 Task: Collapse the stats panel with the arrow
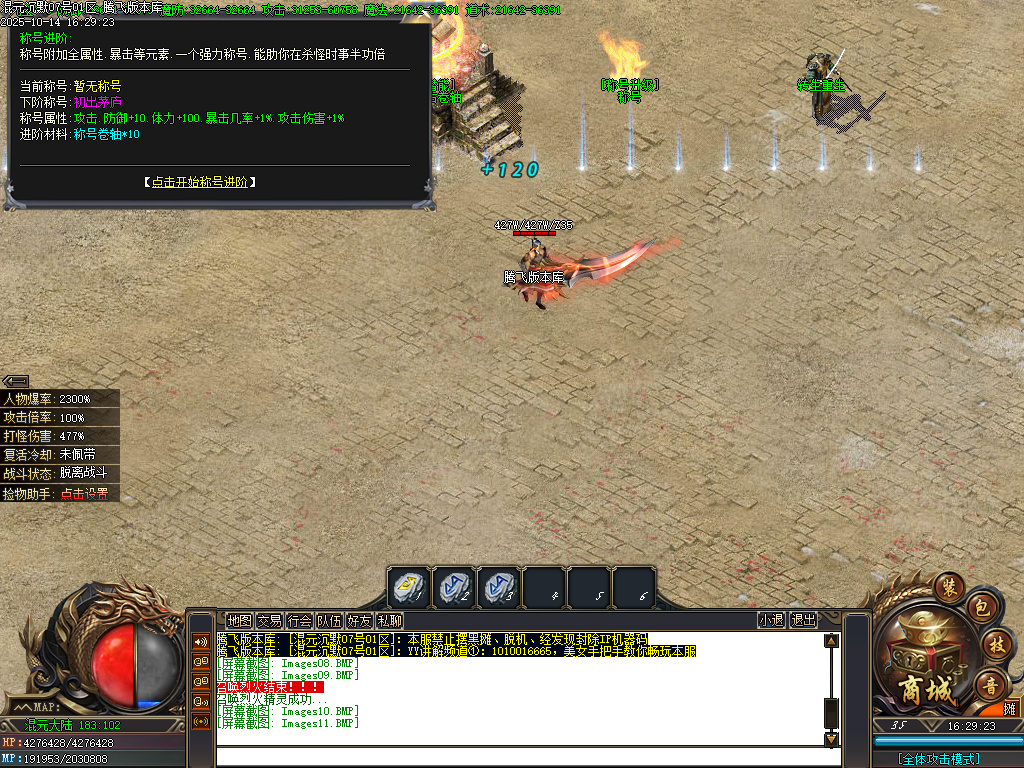click(x=15, y=381)
